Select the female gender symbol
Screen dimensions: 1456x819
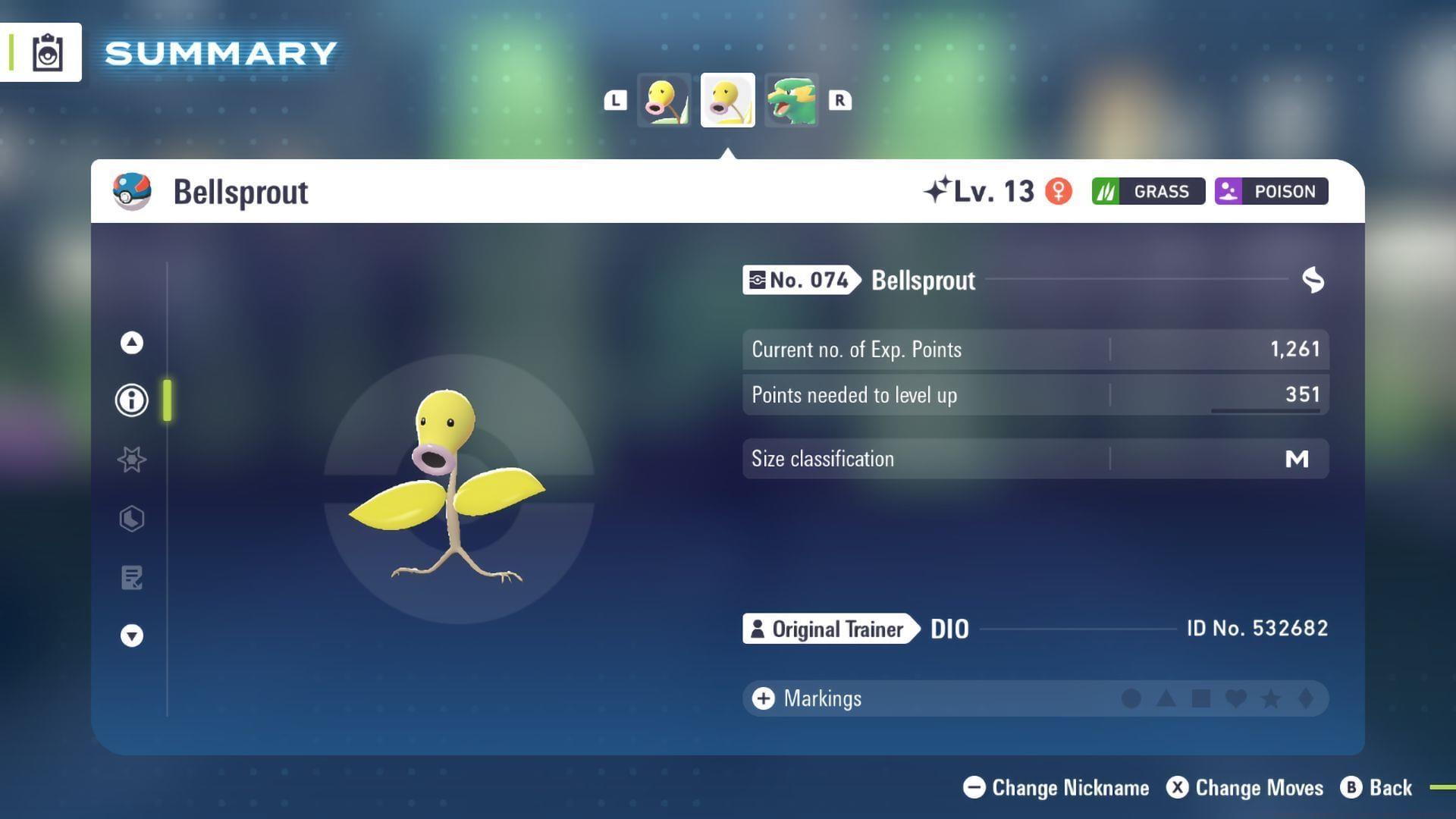pos(1059,191)
